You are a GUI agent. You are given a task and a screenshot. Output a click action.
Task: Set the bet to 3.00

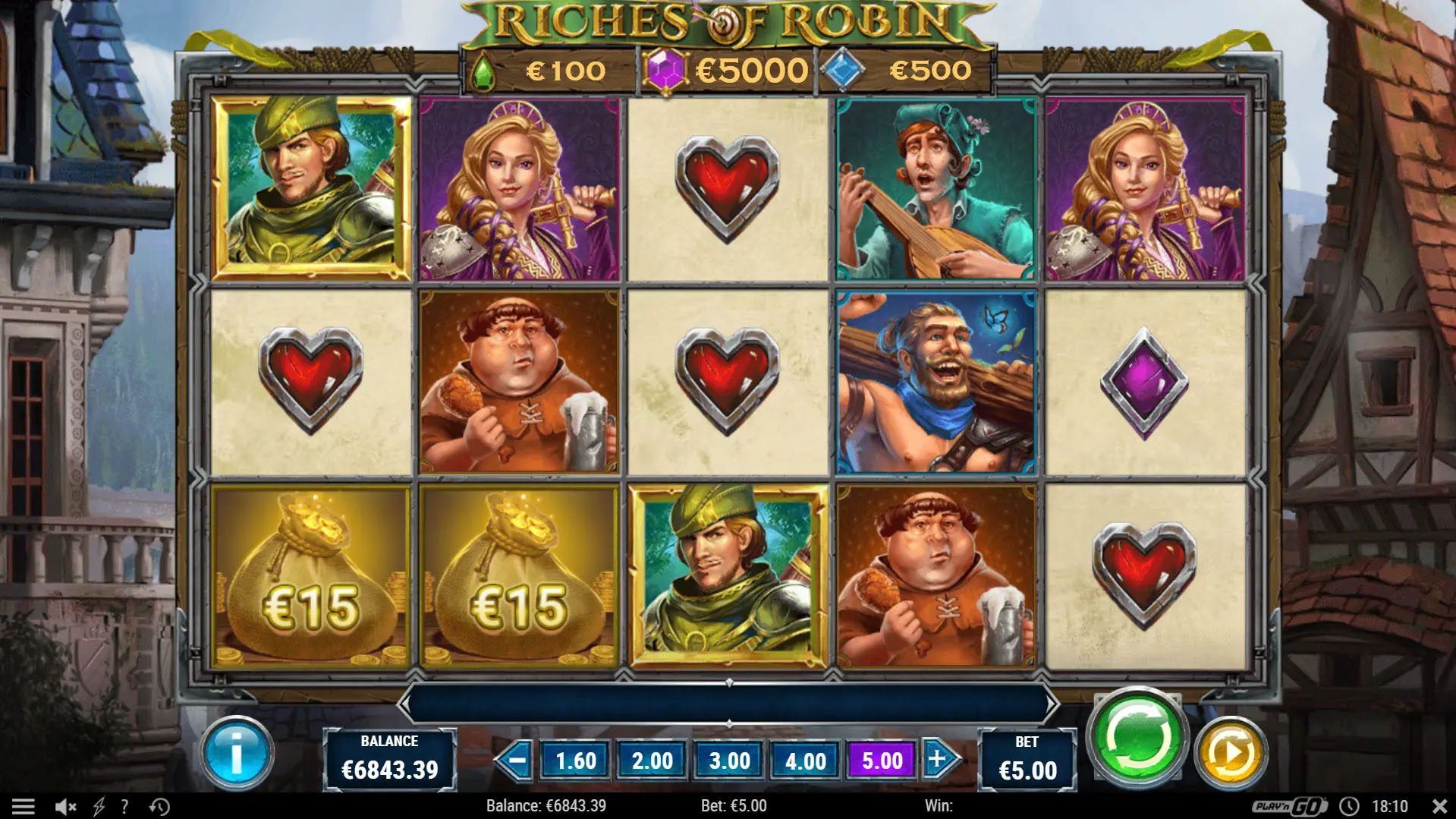click(x=729, y=761)
